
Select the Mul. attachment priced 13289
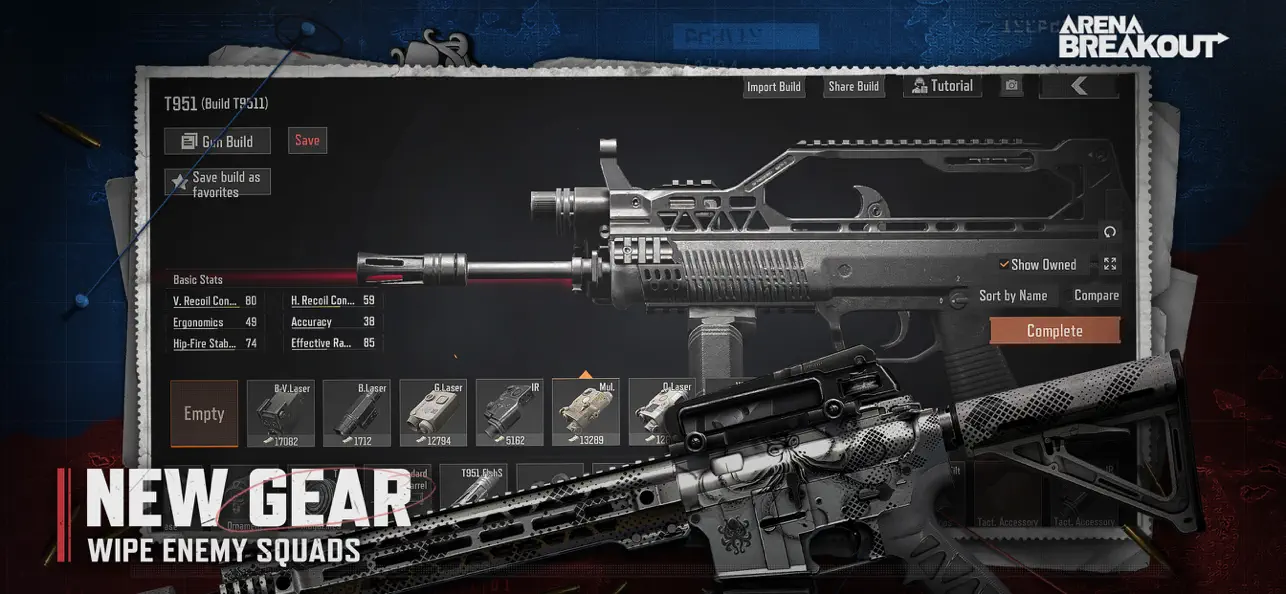pyautogui.click(x=585, y=413)
